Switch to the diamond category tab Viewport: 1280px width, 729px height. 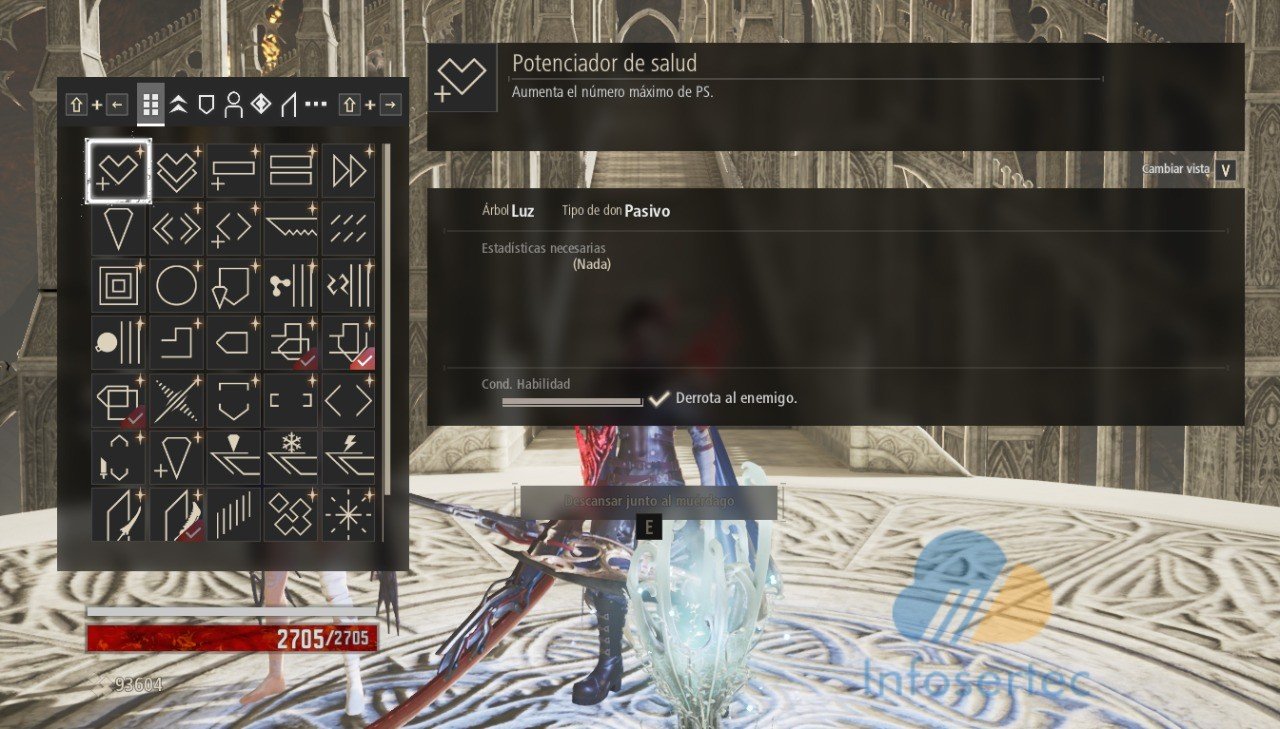(x=261, y=104)
